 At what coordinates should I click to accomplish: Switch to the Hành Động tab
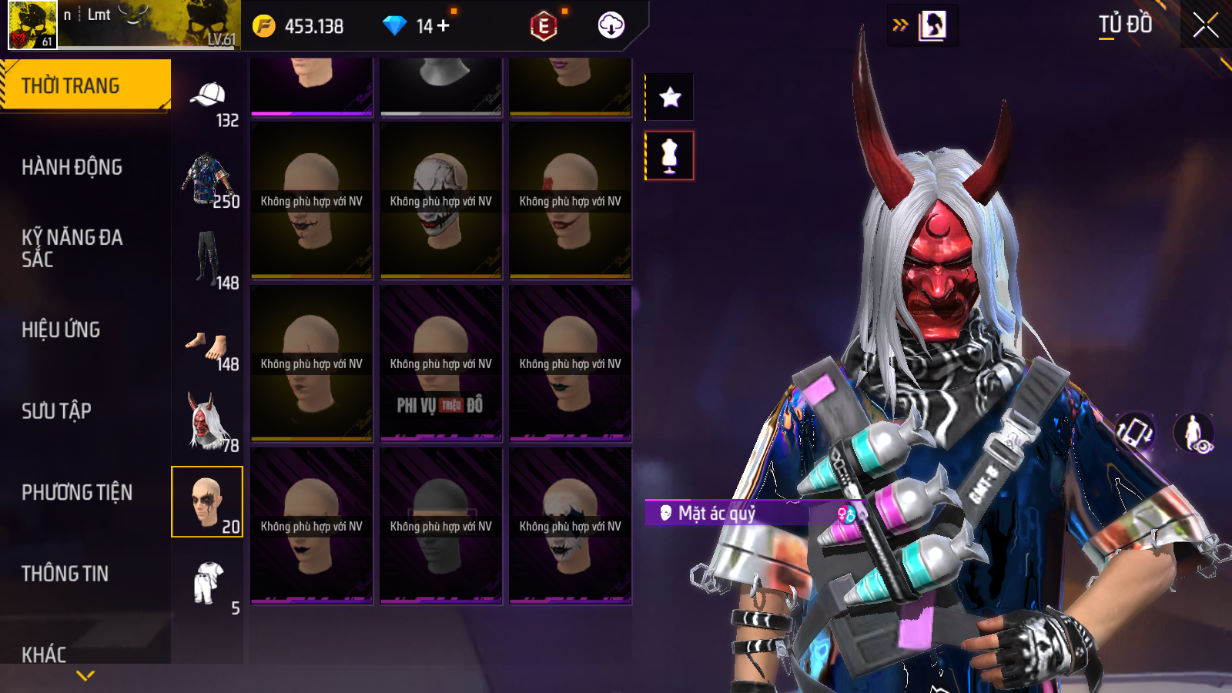click(x=72, y=167)
